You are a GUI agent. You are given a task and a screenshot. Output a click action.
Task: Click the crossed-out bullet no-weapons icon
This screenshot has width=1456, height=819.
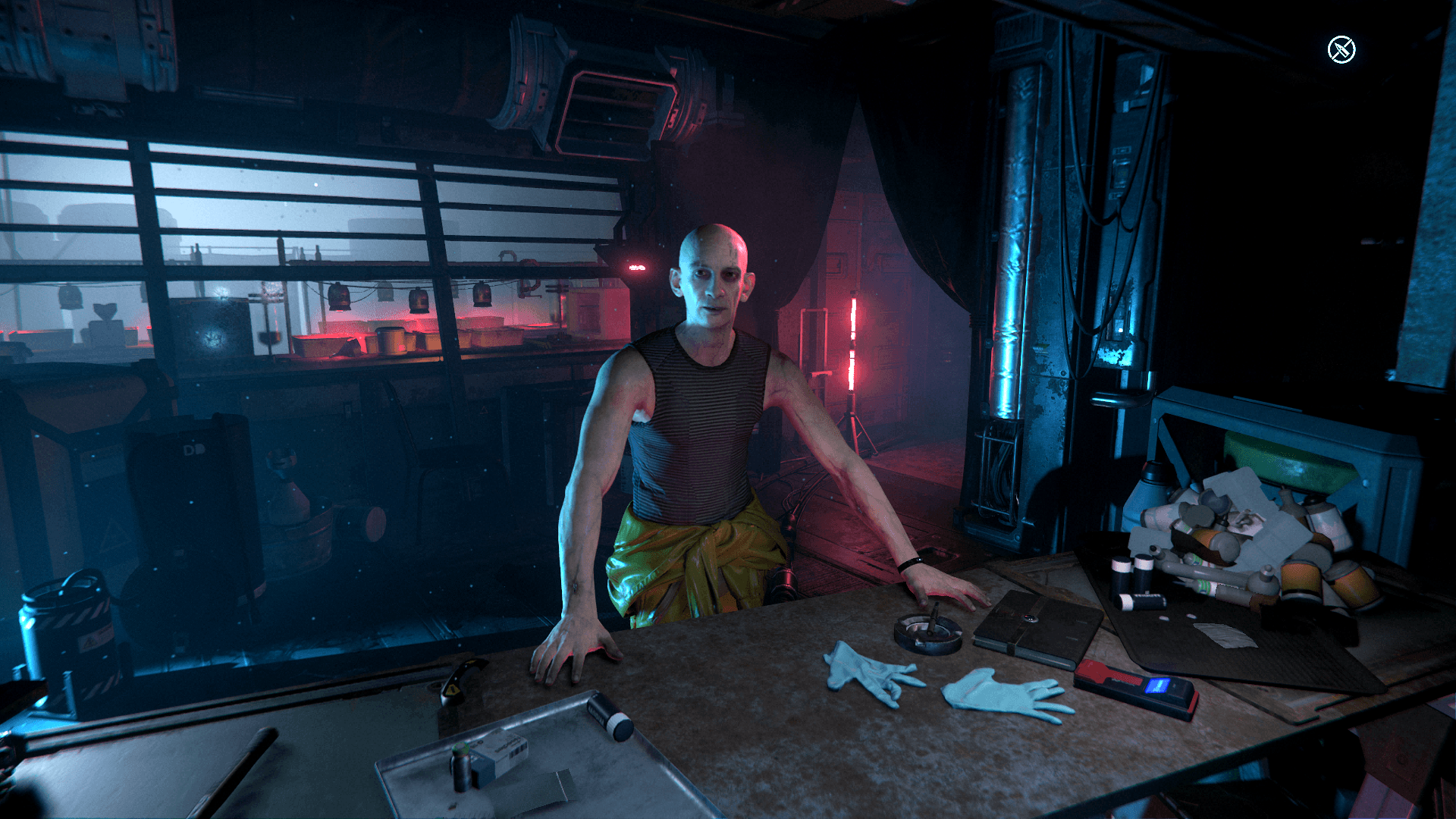pos(1341,50)
